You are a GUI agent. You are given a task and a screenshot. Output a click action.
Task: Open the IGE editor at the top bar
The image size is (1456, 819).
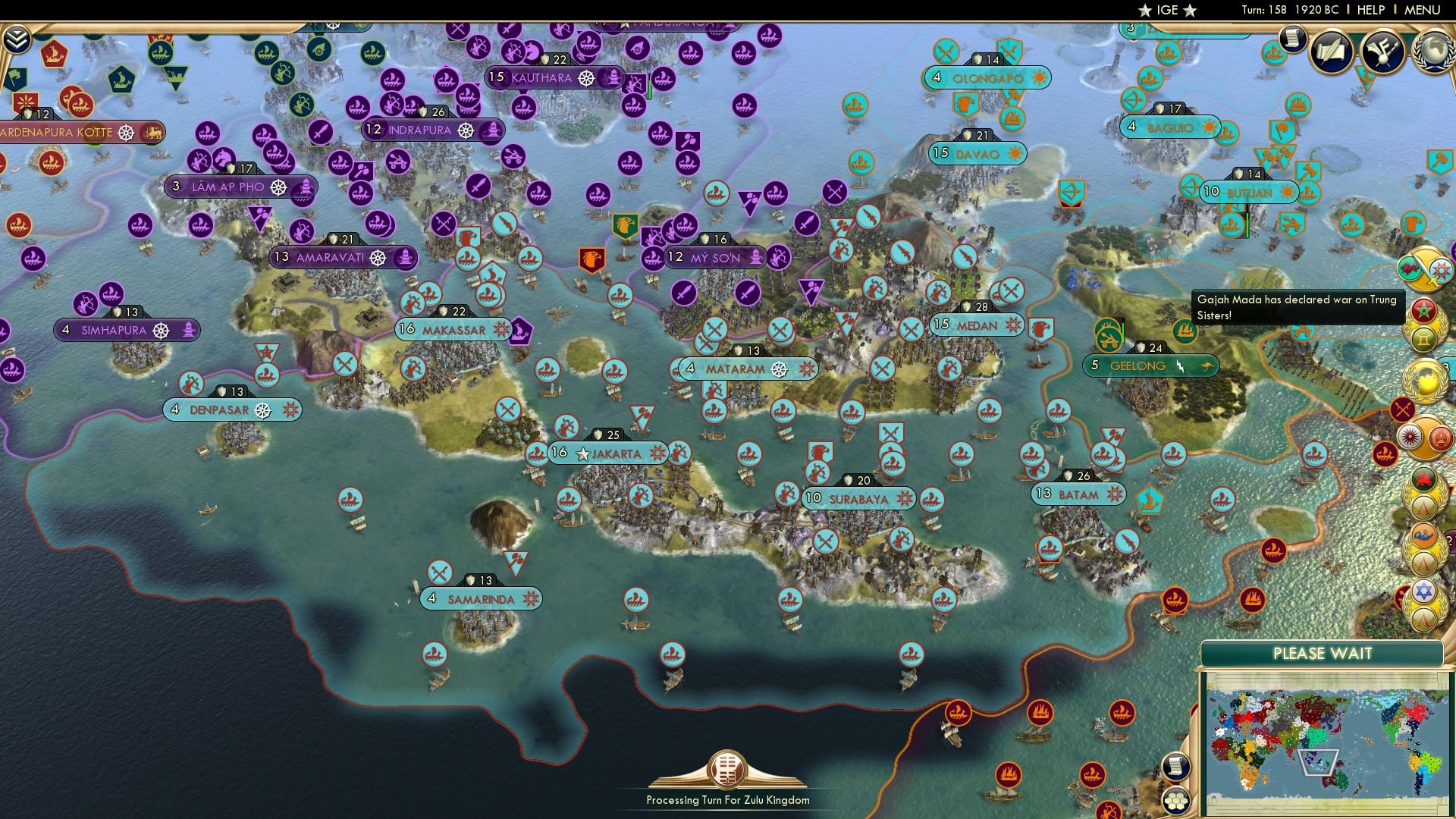click(1168, 10)
